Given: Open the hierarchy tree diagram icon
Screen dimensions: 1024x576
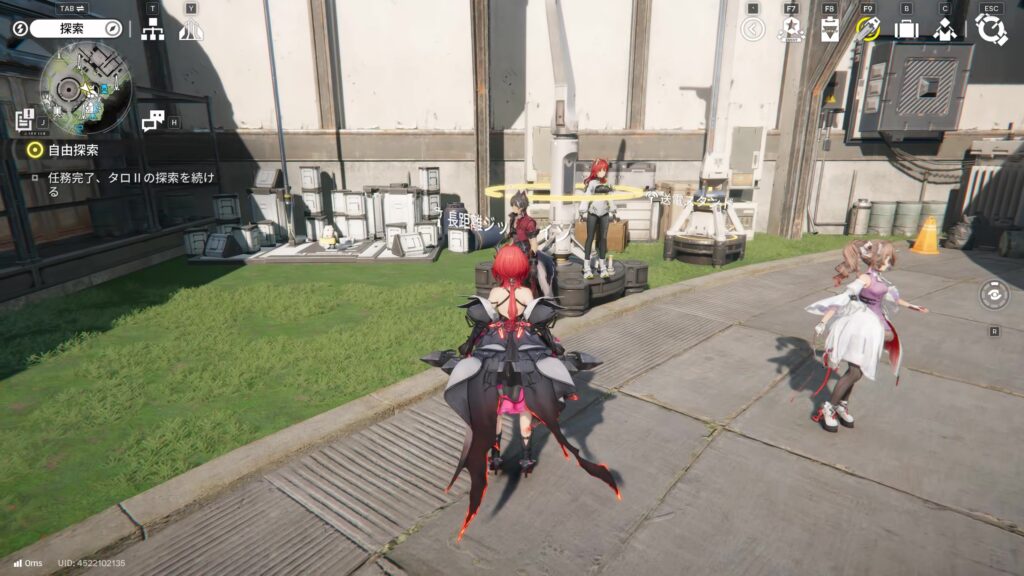Looking at the screenshot, I should point(153,30).
